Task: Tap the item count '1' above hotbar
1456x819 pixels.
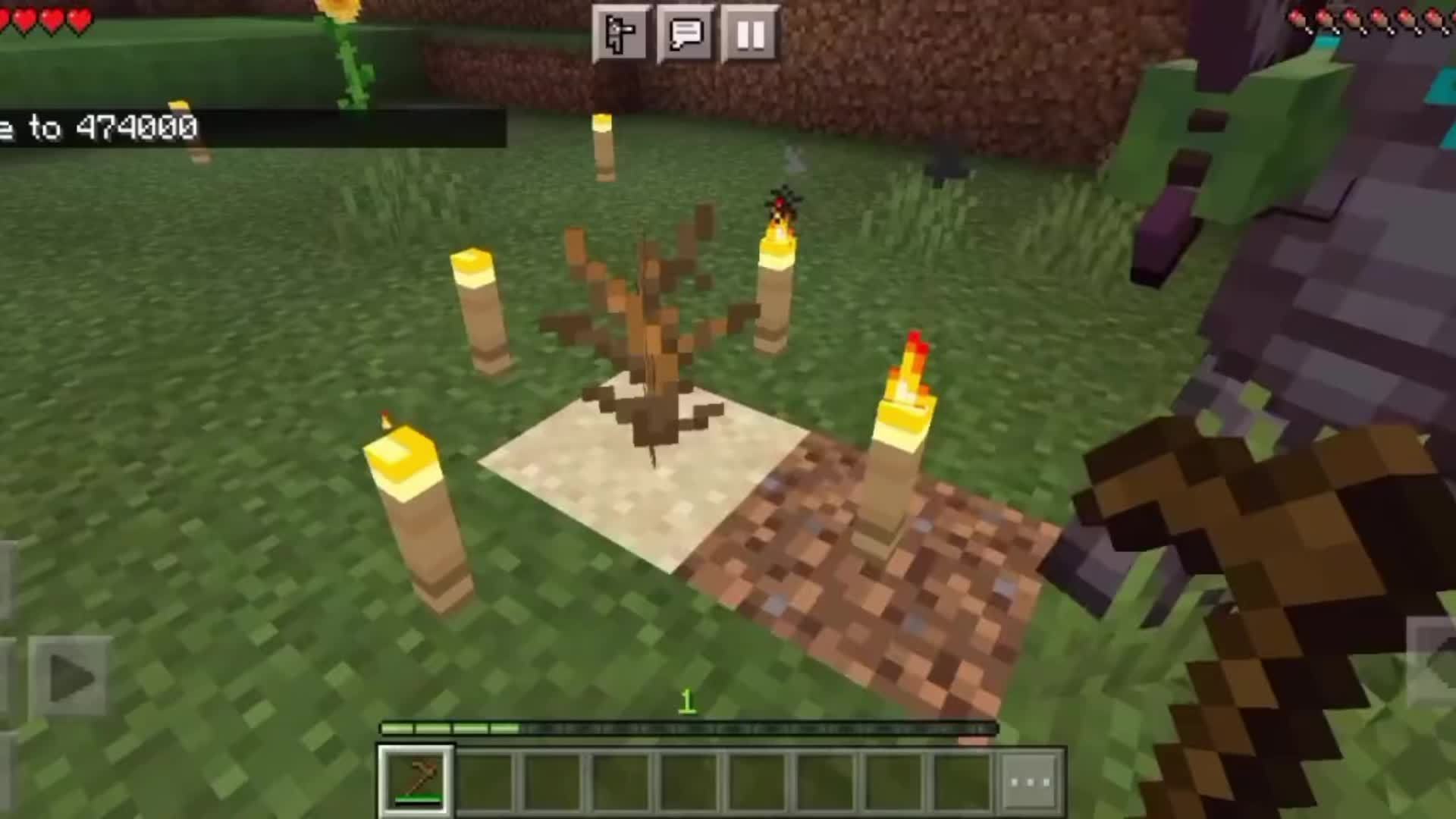Action: coord(688,703)
